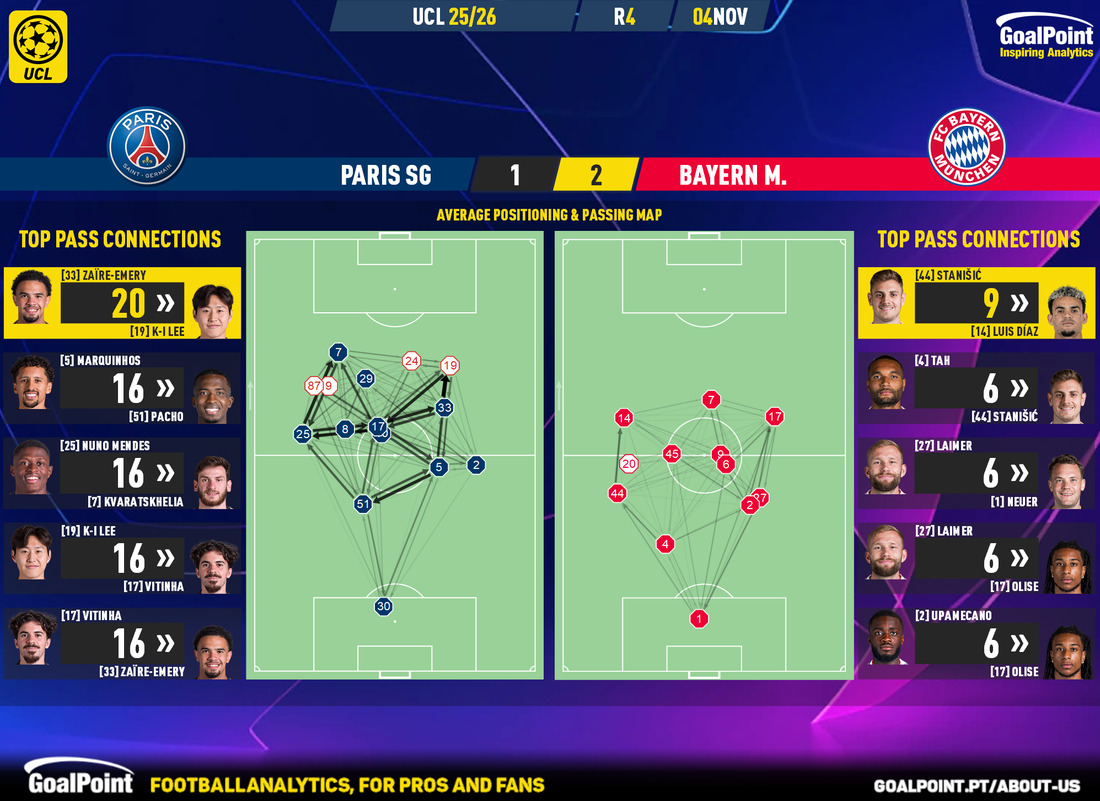The height and width of the screenshot is (801, 1100).
Task: Open the yellow UCL competition badge
Action: coord(40,46)
